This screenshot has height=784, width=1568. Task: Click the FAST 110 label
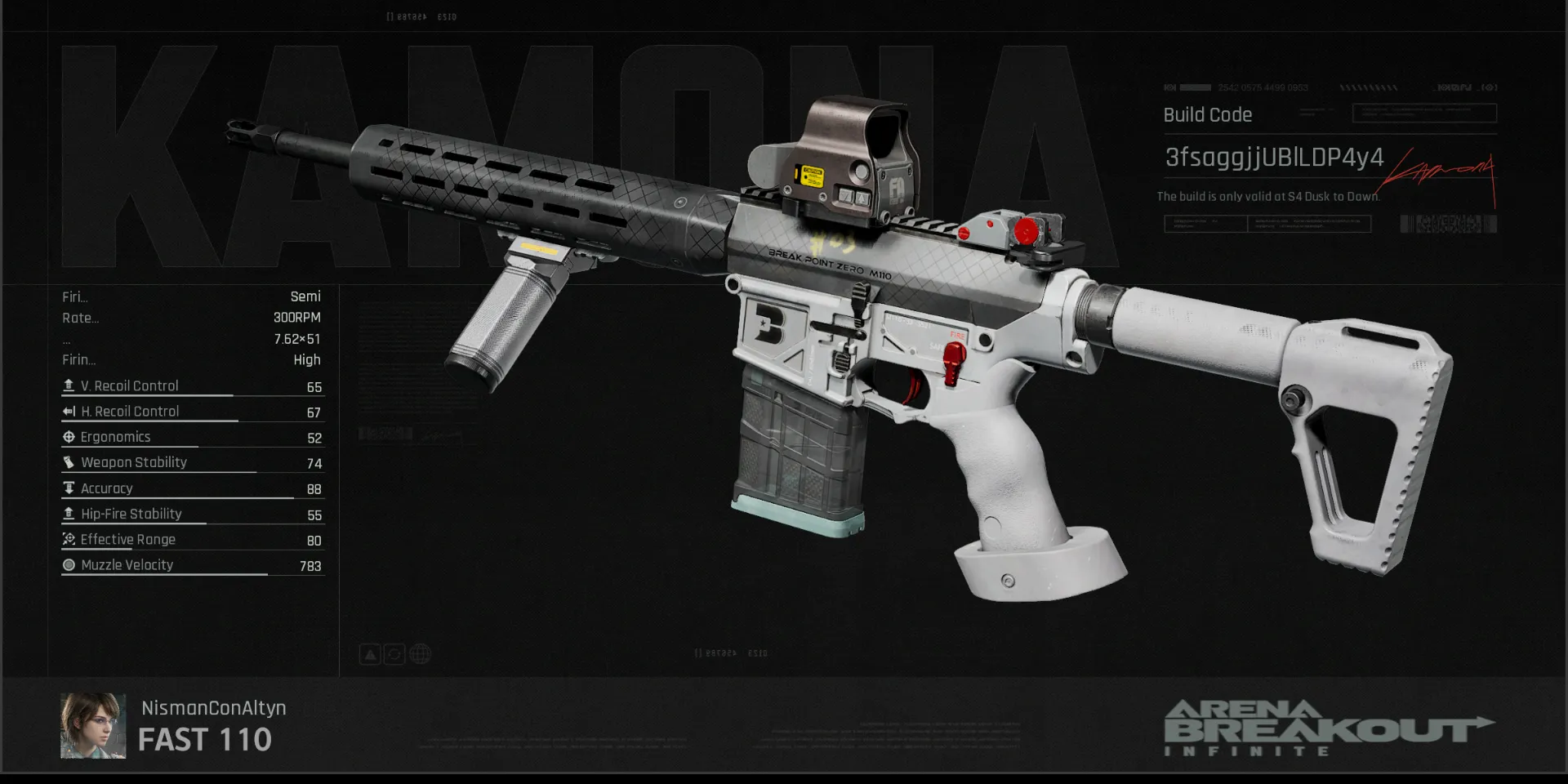tap(205, 740)
